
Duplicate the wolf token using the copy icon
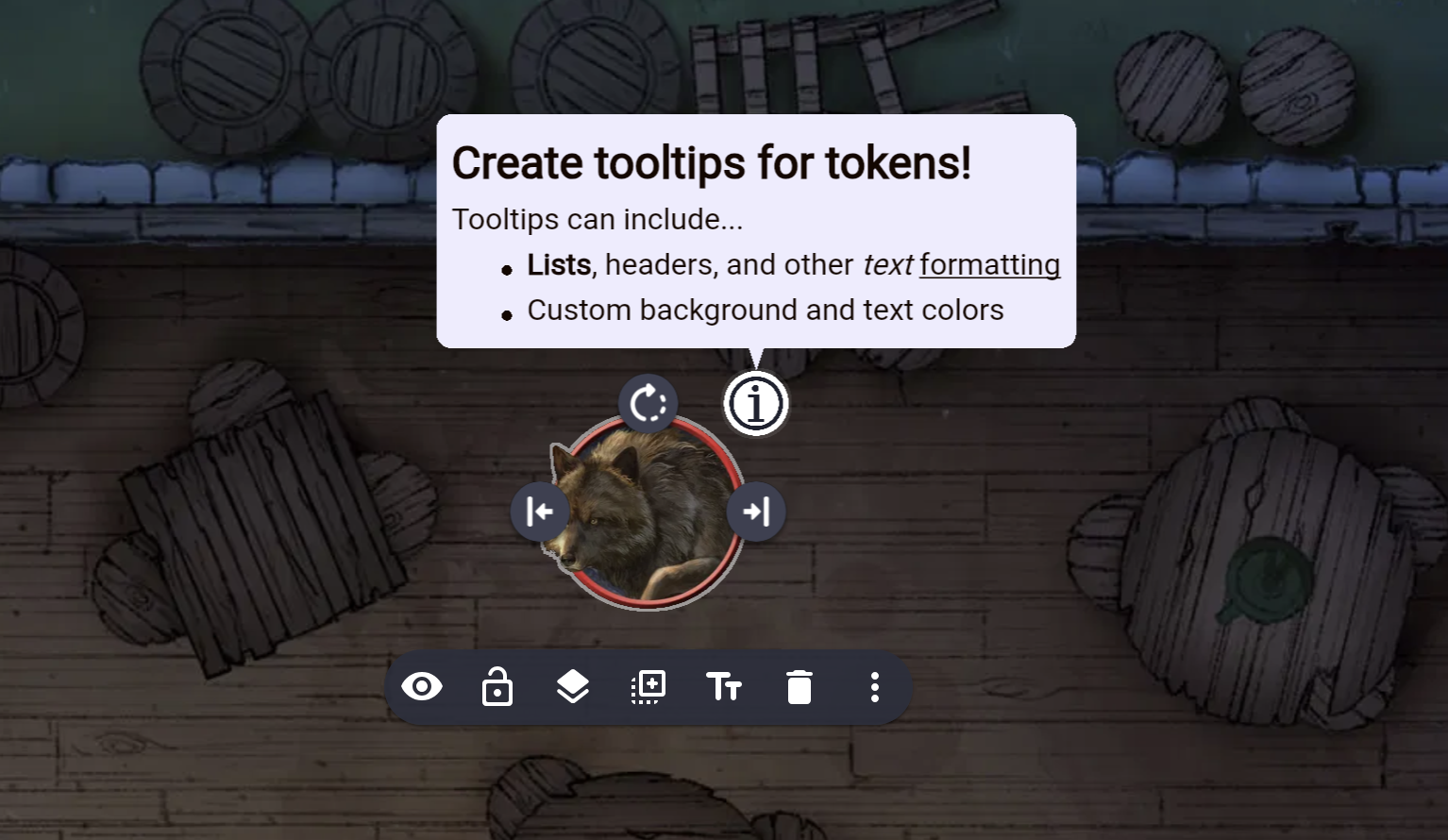(648, 687)
